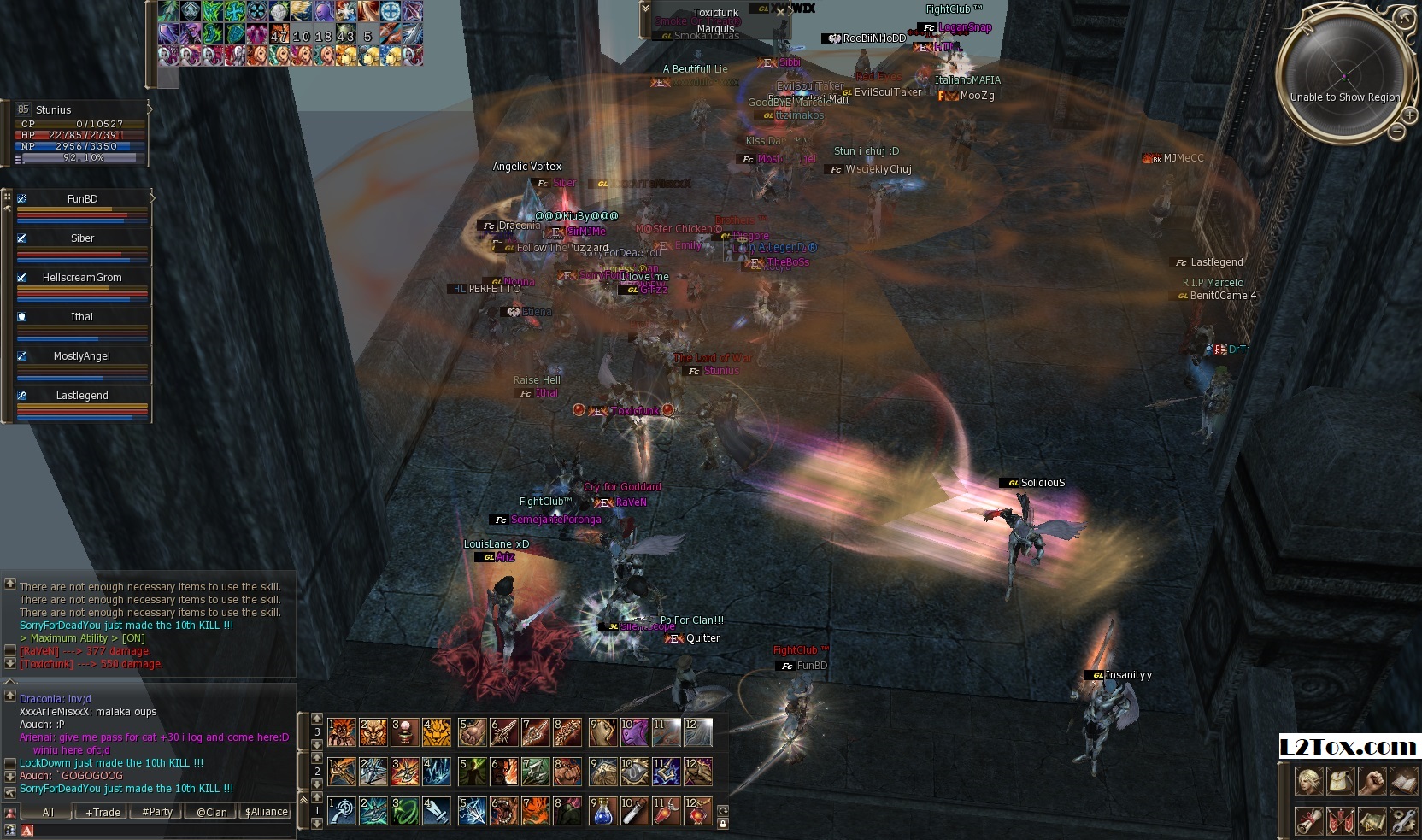This screenshot has width=1422, height=840.
Task: Open the actions fist icon in the menu
Action: tap(1372, 781)
